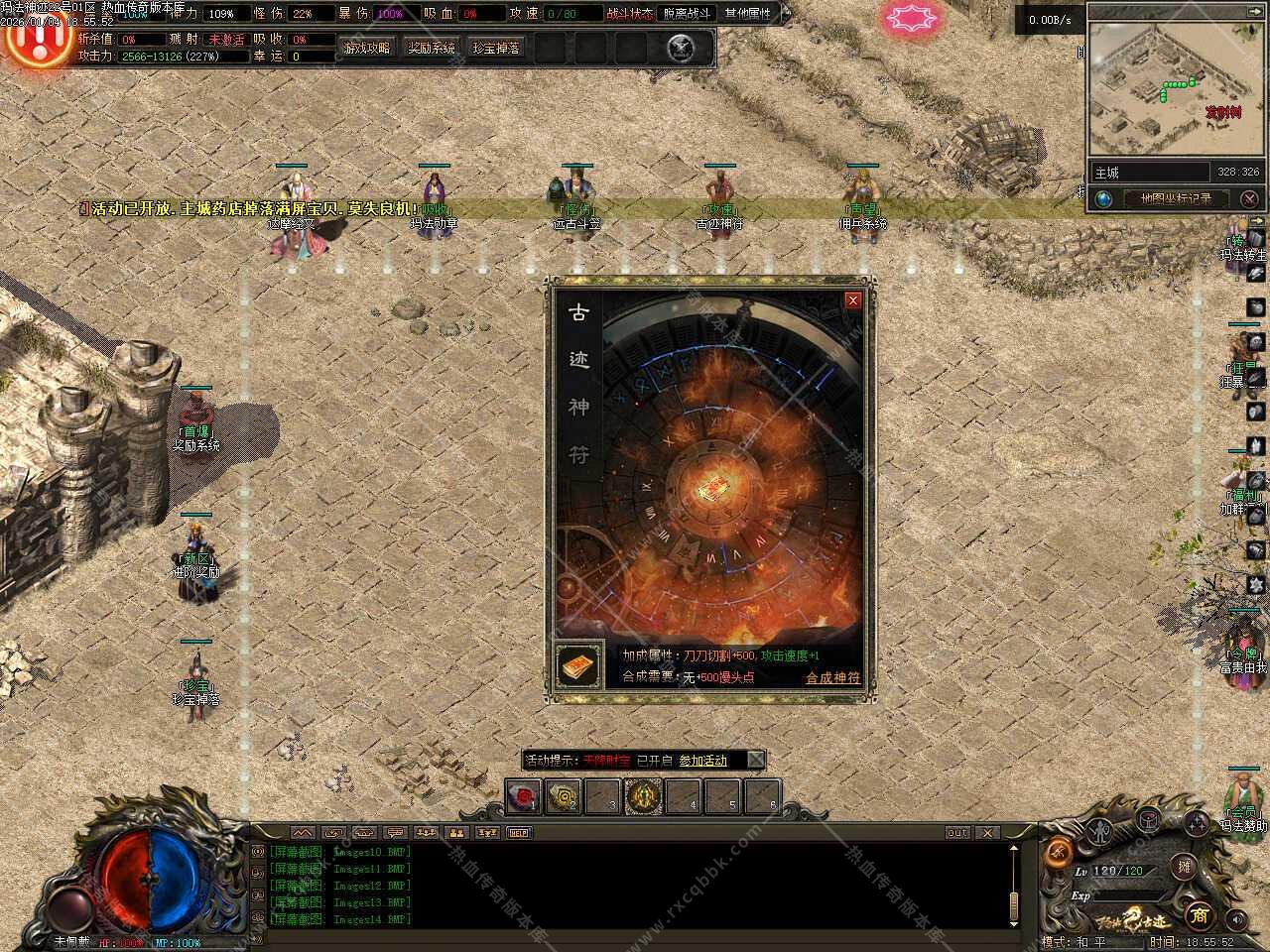Click the globe icon below the minimap

coord(1103,198)
